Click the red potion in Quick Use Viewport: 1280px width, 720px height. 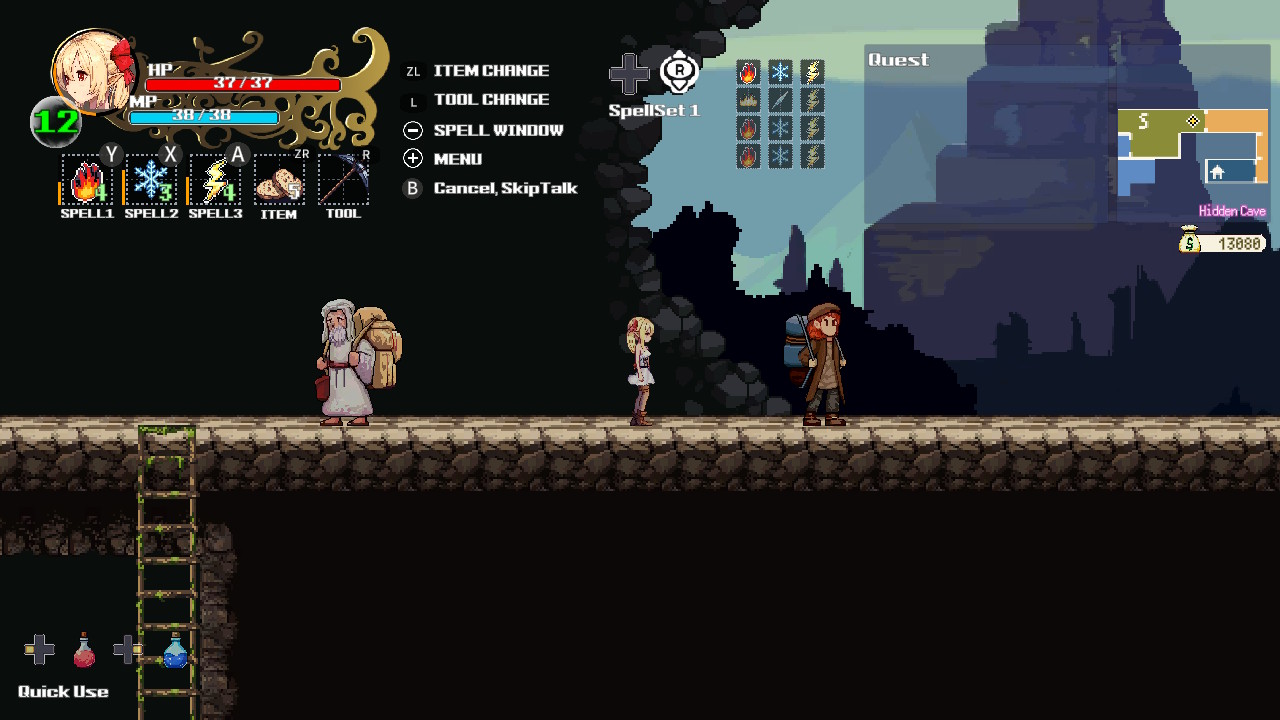pyautogui.click(x=83, y=652)
